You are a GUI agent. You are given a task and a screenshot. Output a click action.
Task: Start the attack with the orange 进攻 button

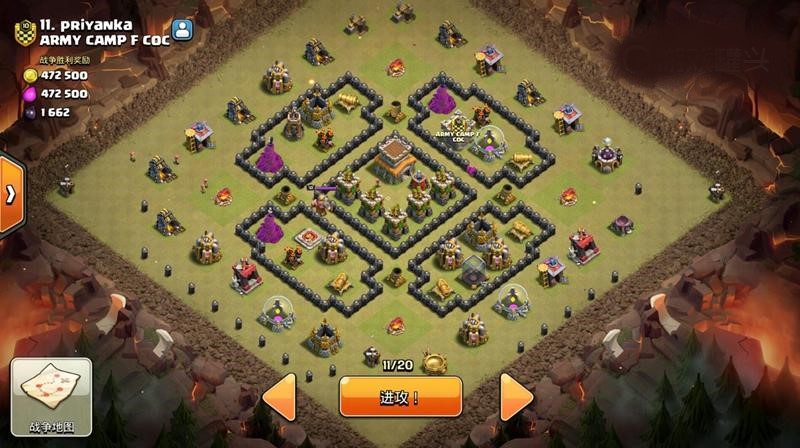399,397
